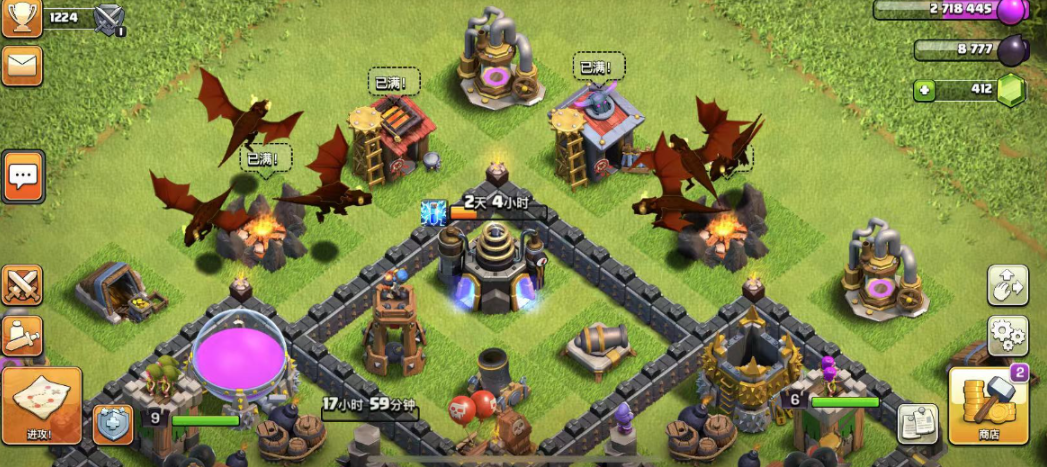Start an attack with the 进攻! button

pos(41,405)
